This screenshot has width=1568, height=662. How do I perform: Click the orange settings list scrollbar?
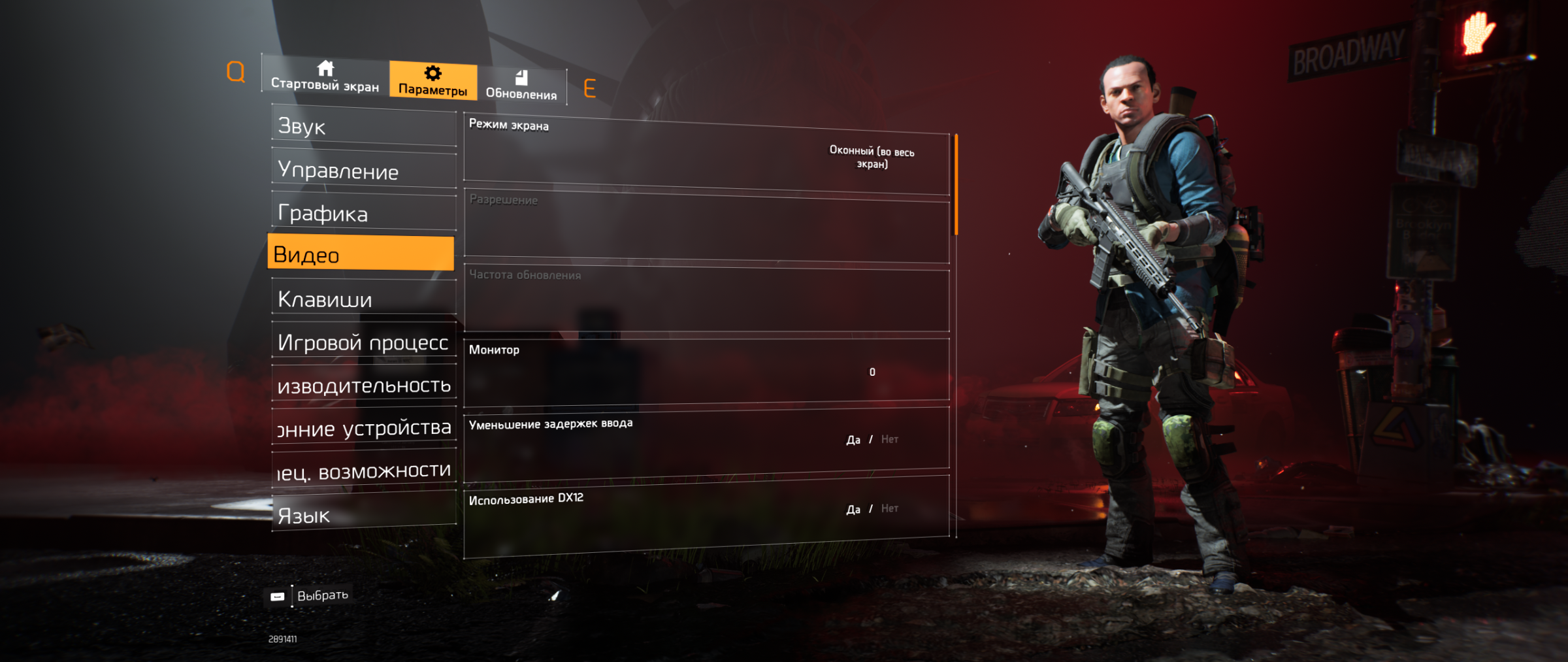956,184
